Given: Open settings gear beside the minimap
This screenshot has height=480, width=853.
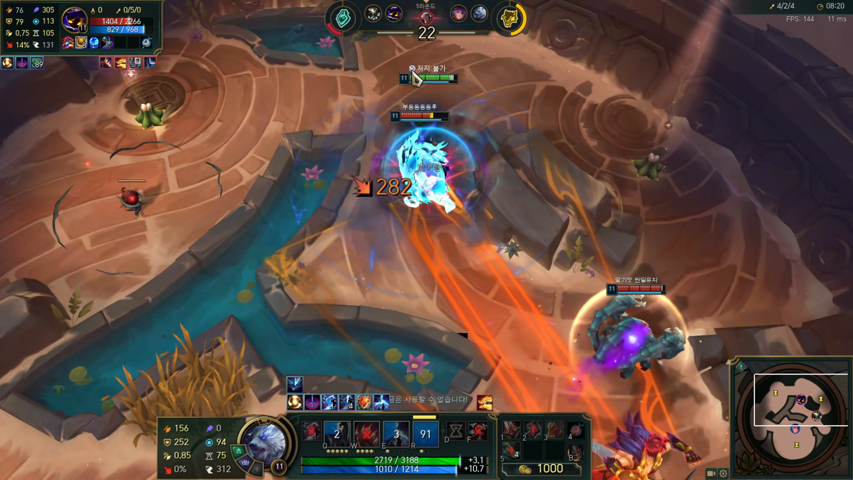Looking at the screenshot, I should (723, 473).
